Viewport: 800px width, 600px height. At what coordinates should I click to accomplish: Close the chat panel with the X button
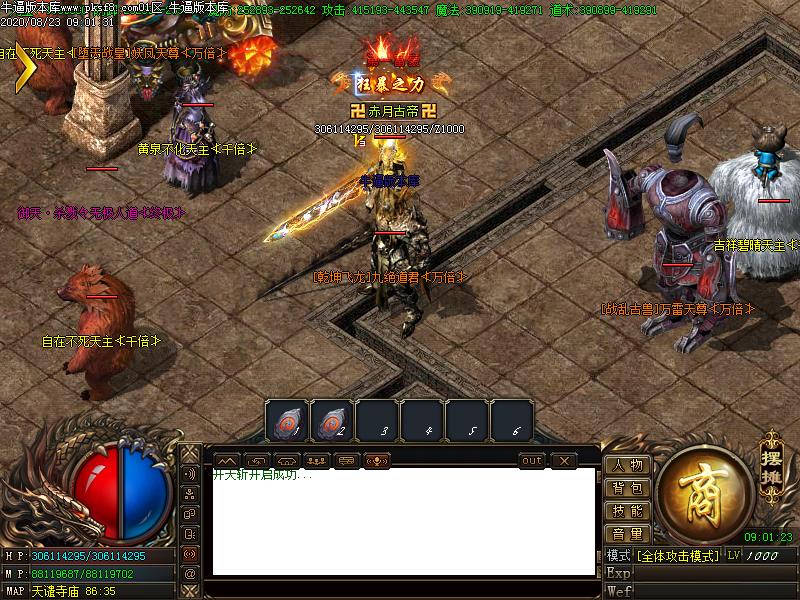point(564,460)
